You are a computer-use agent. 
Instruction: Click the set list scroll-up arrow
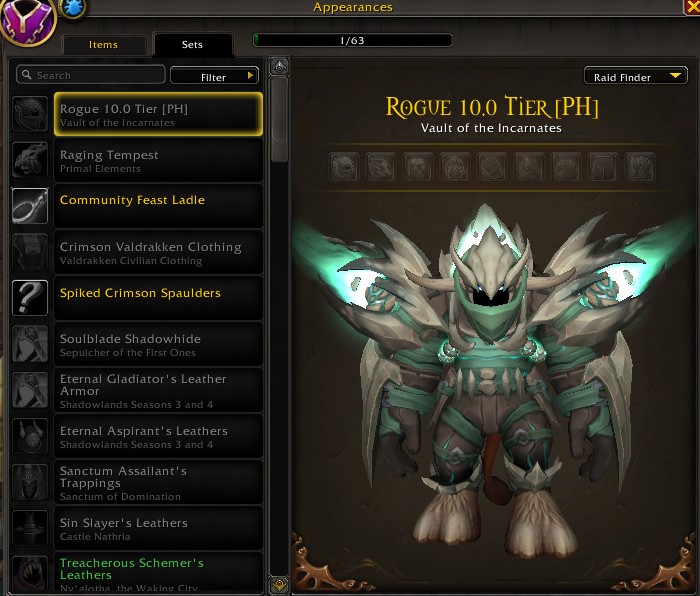(279, 67)
